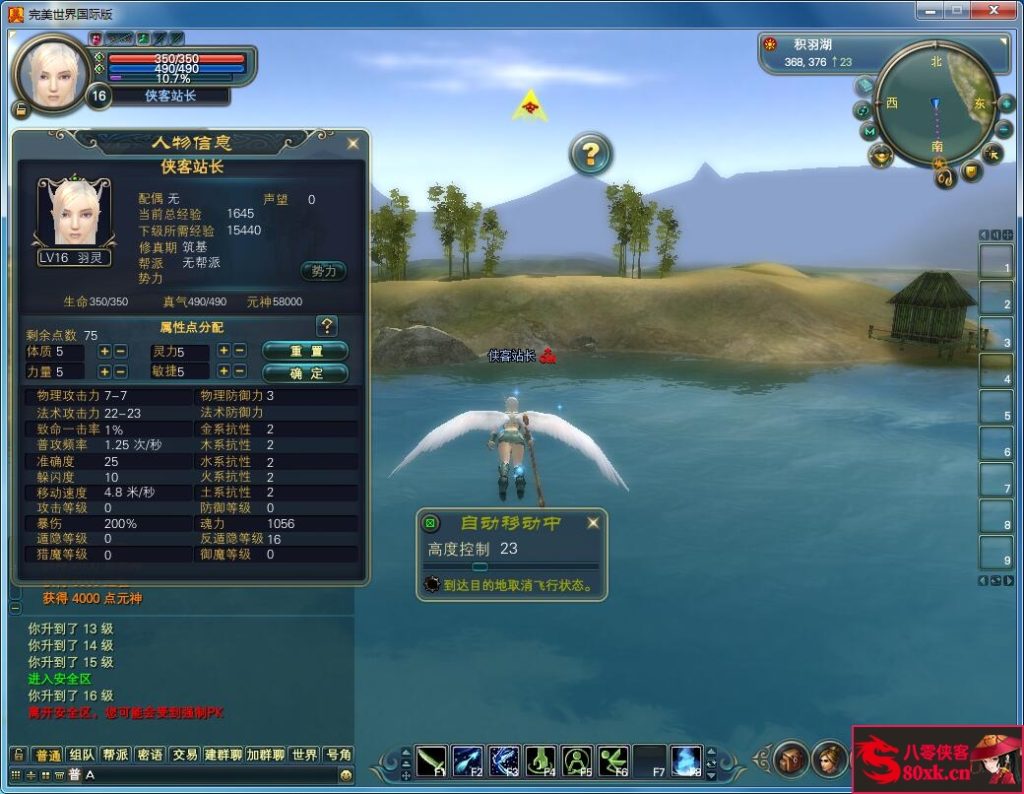Screen dimensions: 1024x794
Task: Add one point to 敏捷 agility
Action: tap(223, 371)
